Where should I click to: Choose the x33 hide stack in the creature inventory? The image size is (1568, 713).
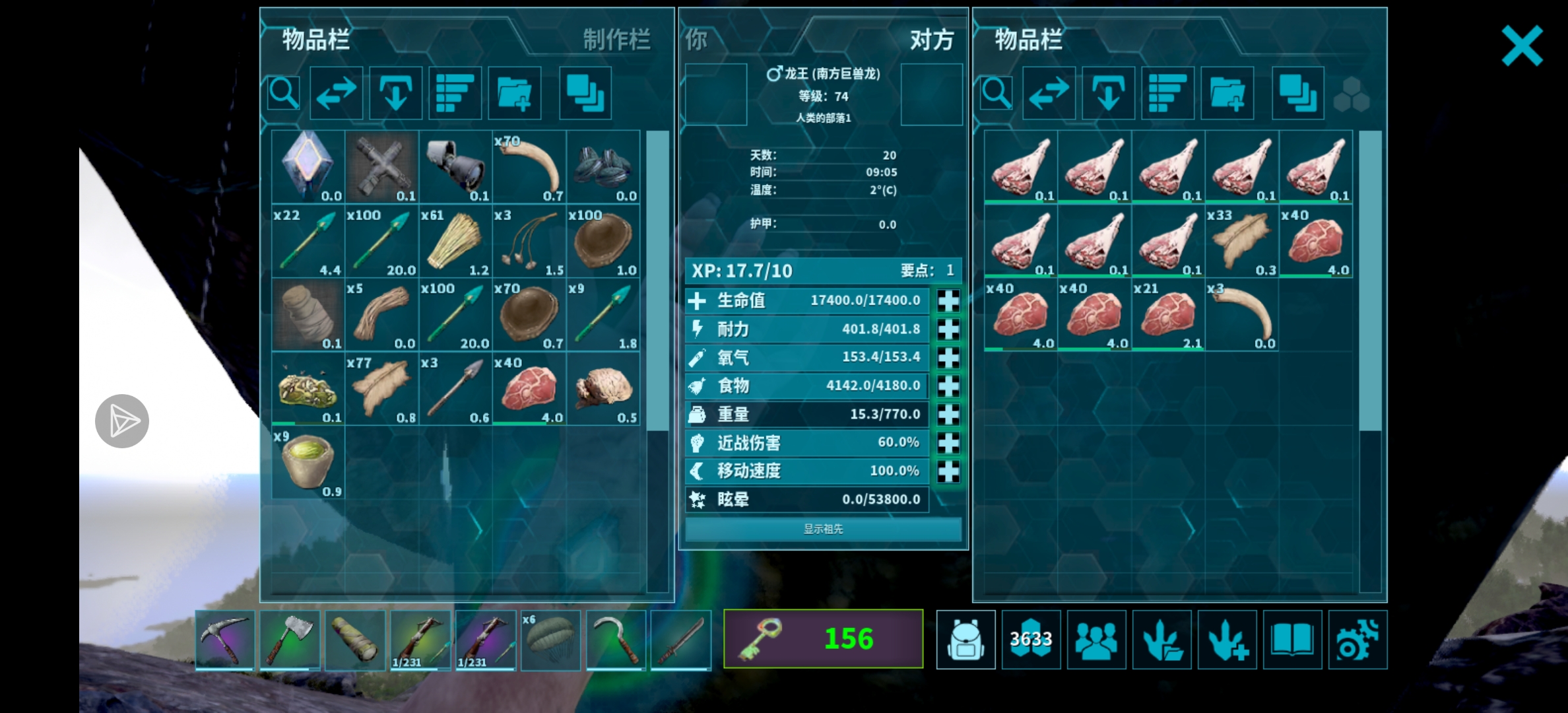pos(1241,241)
